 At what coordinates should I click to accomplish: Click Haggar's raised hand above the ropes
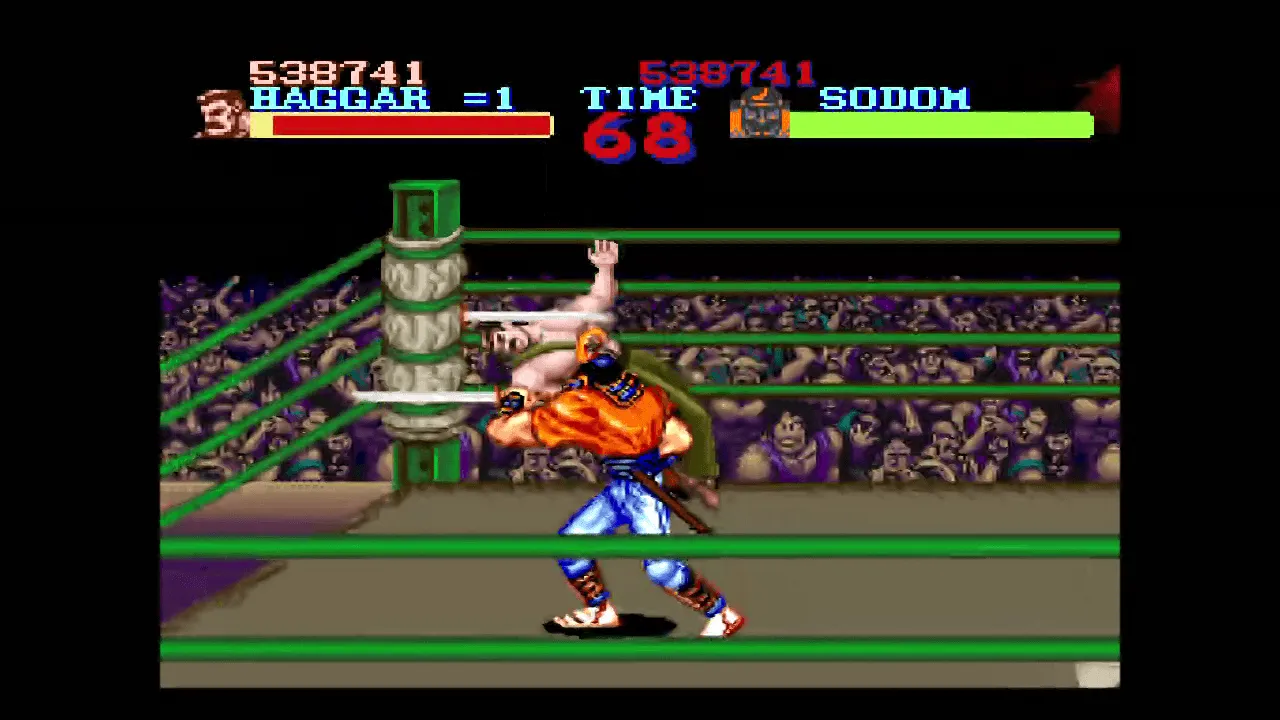(604, 250)
